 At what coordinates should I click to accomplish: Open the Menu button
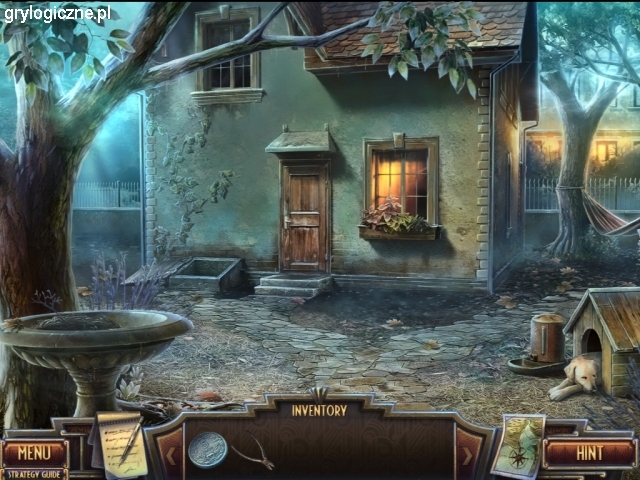point(34,452)
